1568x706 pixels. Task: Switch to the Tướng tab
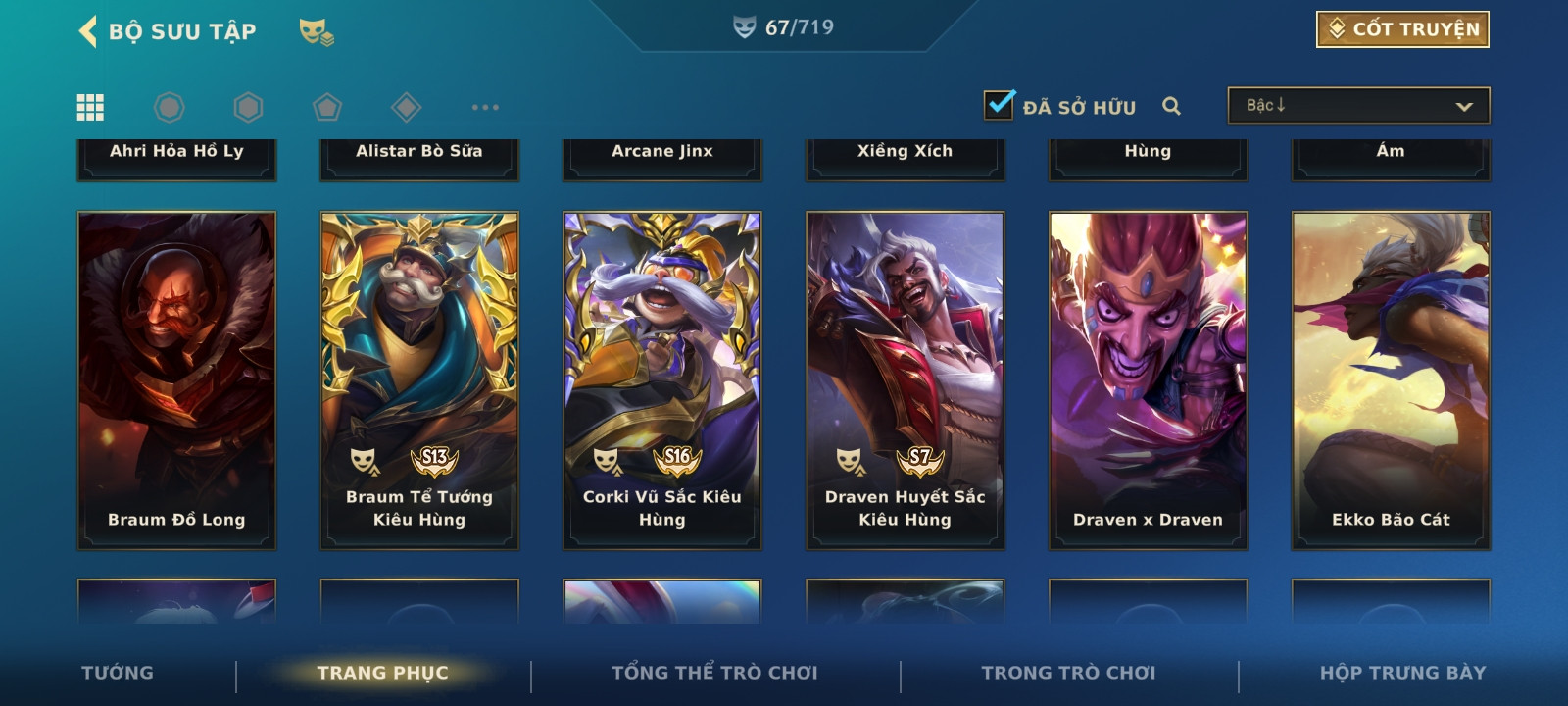tap(118, 673)
